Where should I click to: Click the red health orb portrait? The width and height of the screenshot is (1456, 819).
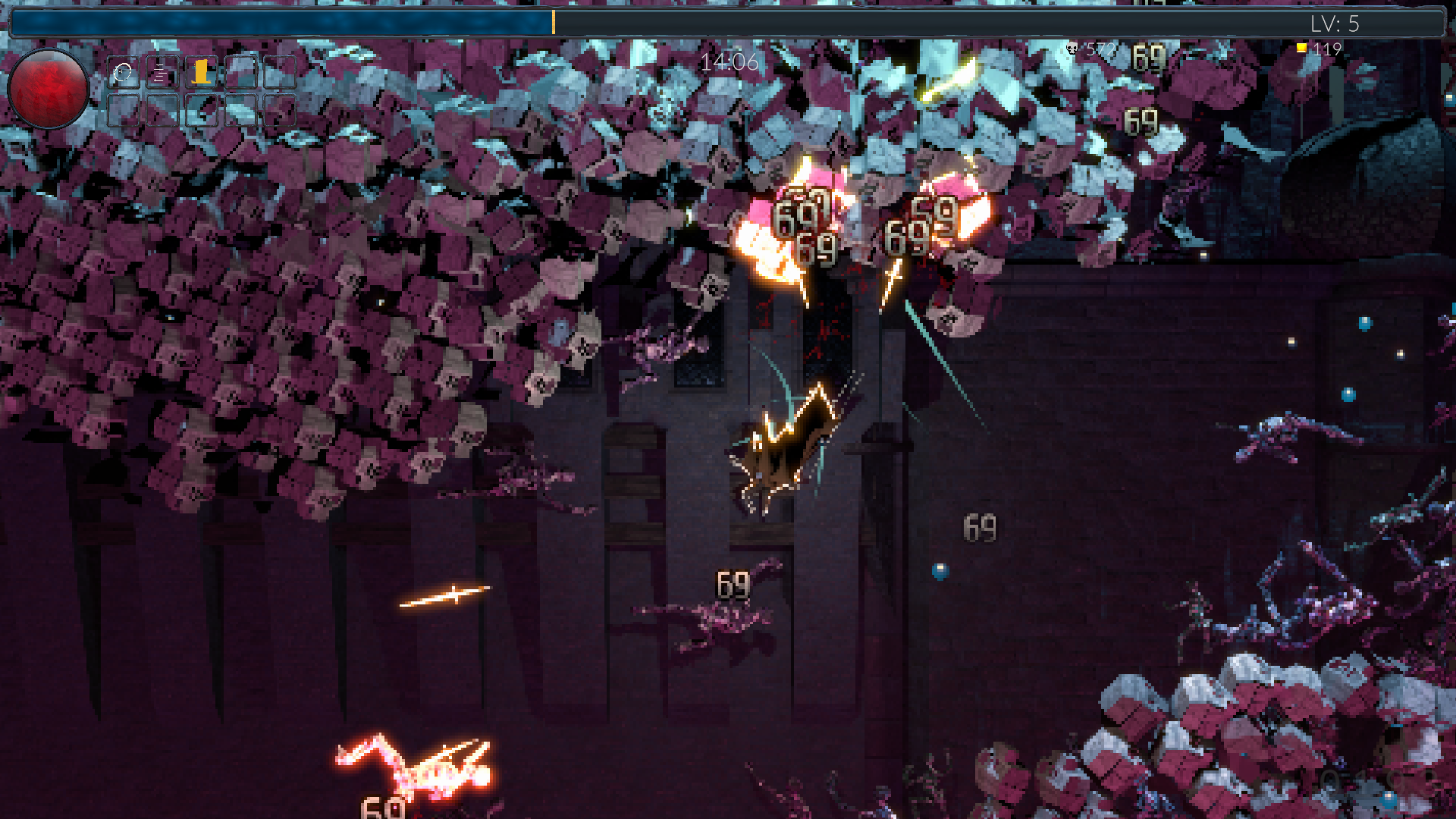49,89
